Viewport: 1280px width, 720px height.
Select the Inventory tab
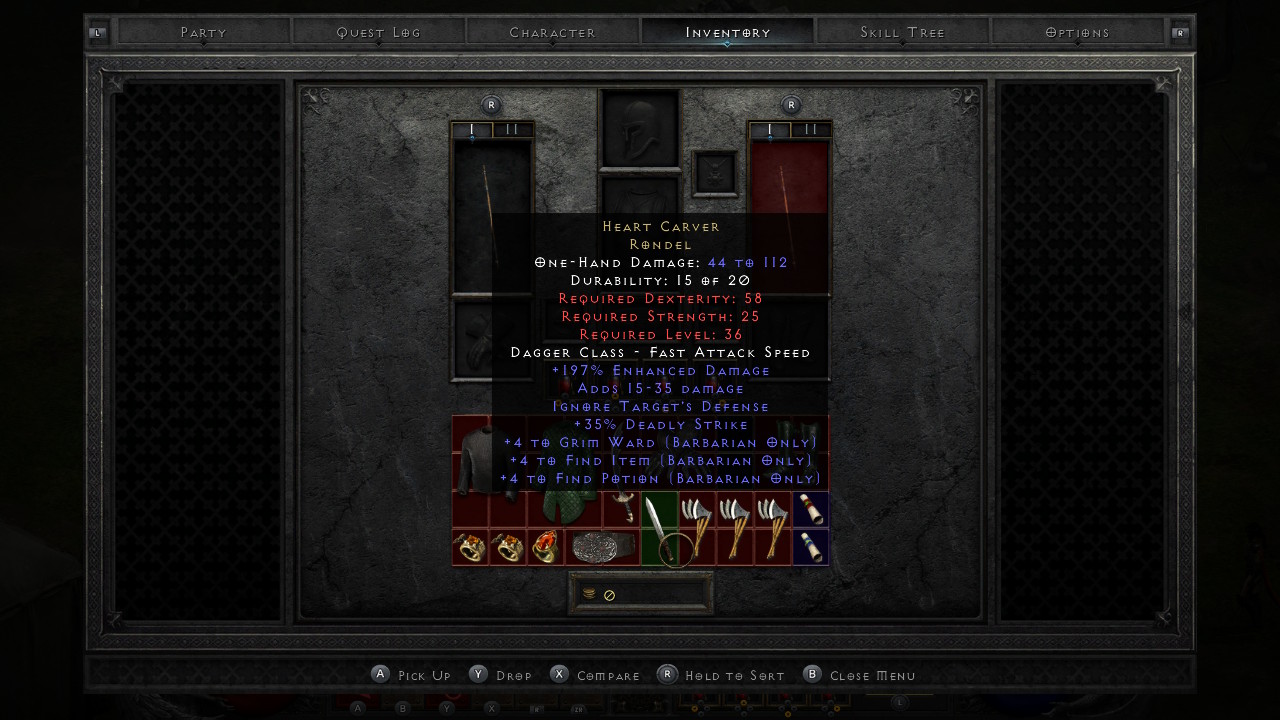(728, 32)
